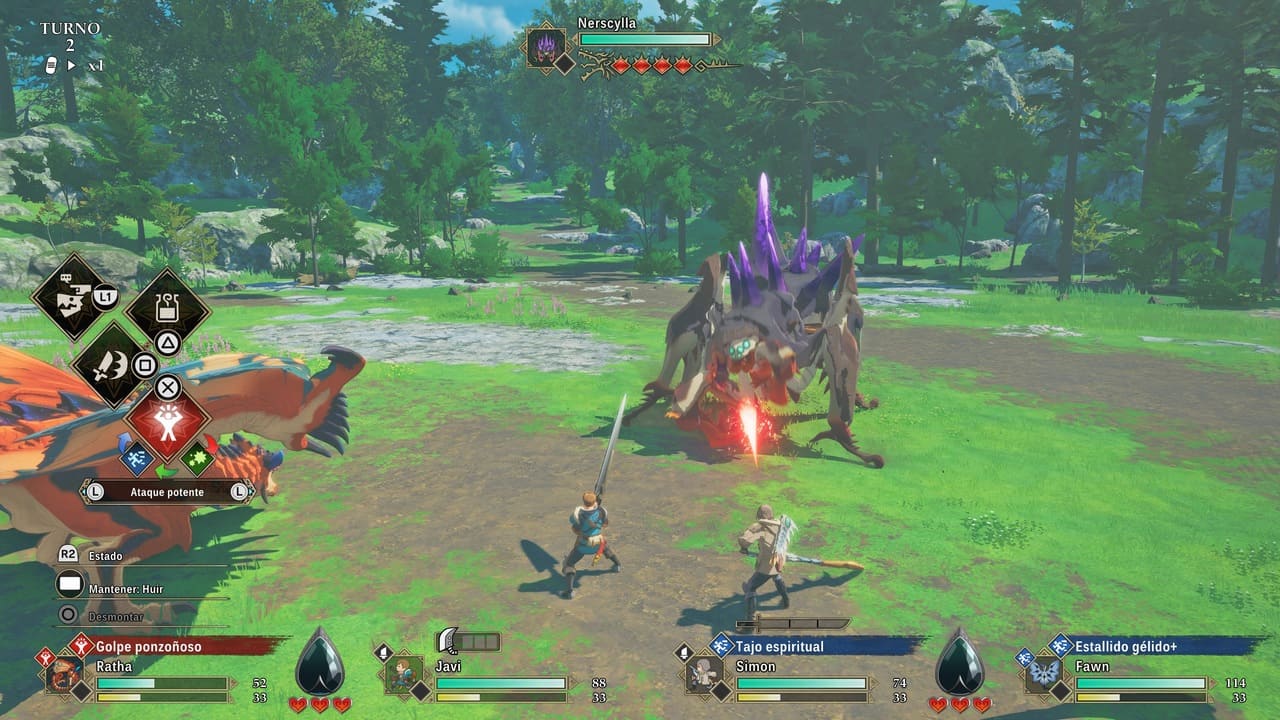The height and width of the screenshot is (720, 1280).
Task: Select Ratha's portrait in the party bar
Action: point(64,674)
